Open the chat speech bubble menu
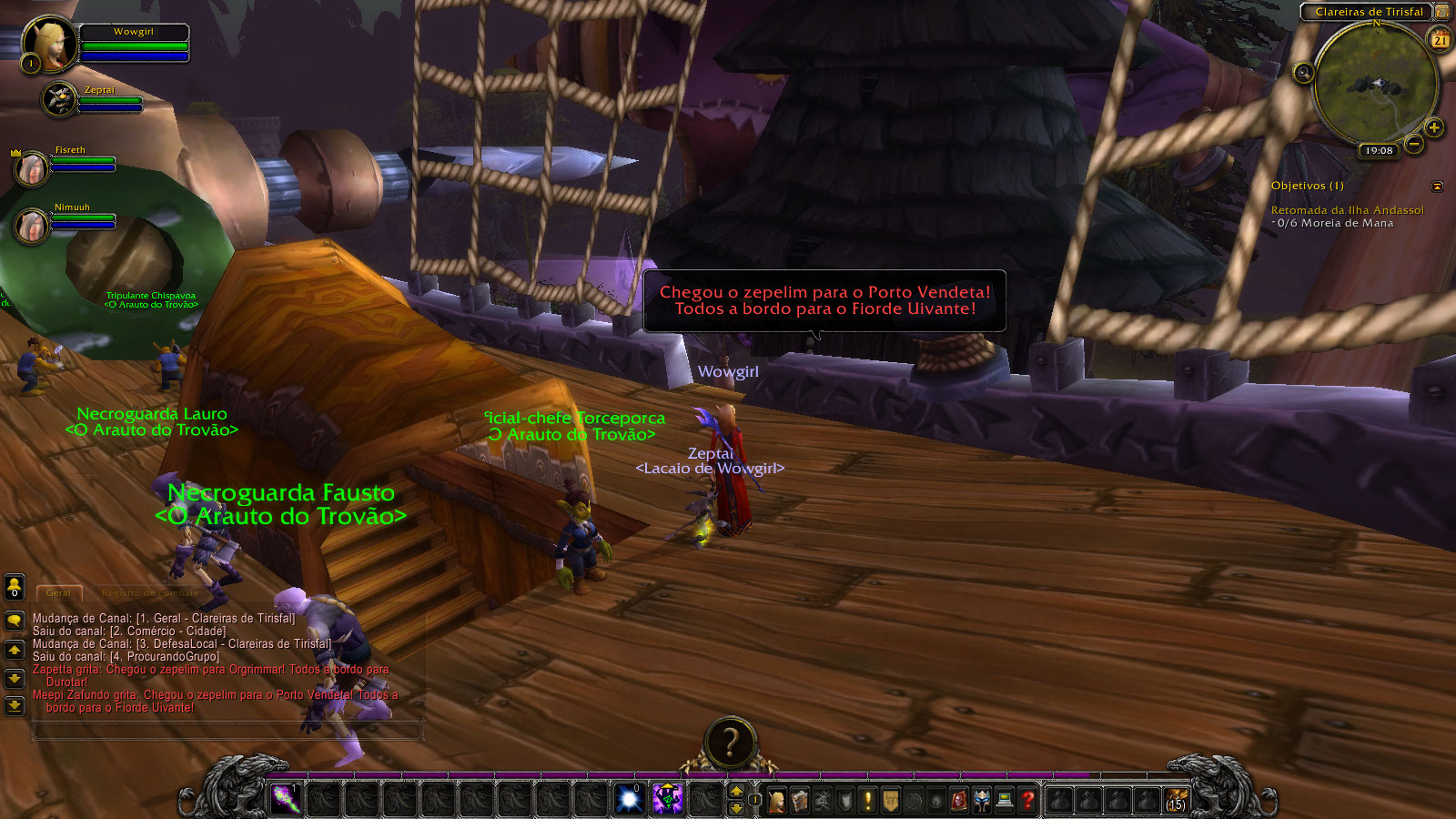This screenshot has height=819, width=1456. (x=15, y=621)
